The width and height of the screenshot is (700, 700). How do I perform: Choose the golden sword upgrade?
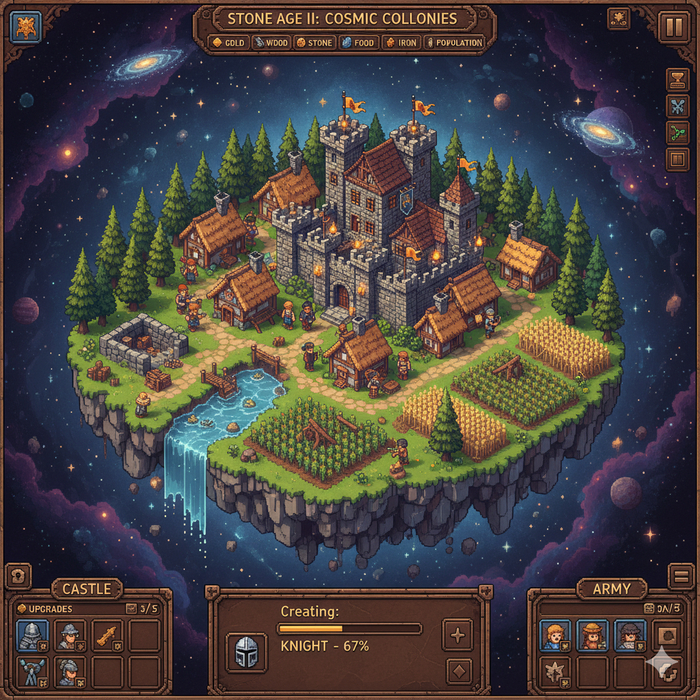point(106,635)
